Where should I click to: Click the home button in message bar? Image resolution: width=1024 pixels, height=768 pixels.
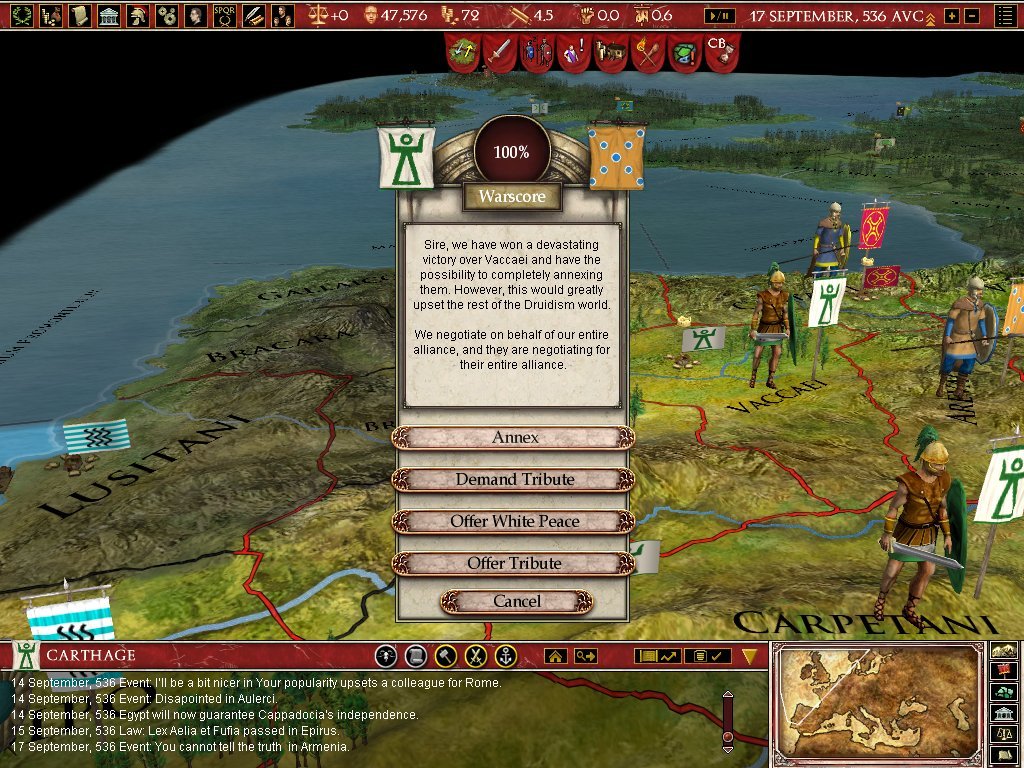(x=555, y=656)
